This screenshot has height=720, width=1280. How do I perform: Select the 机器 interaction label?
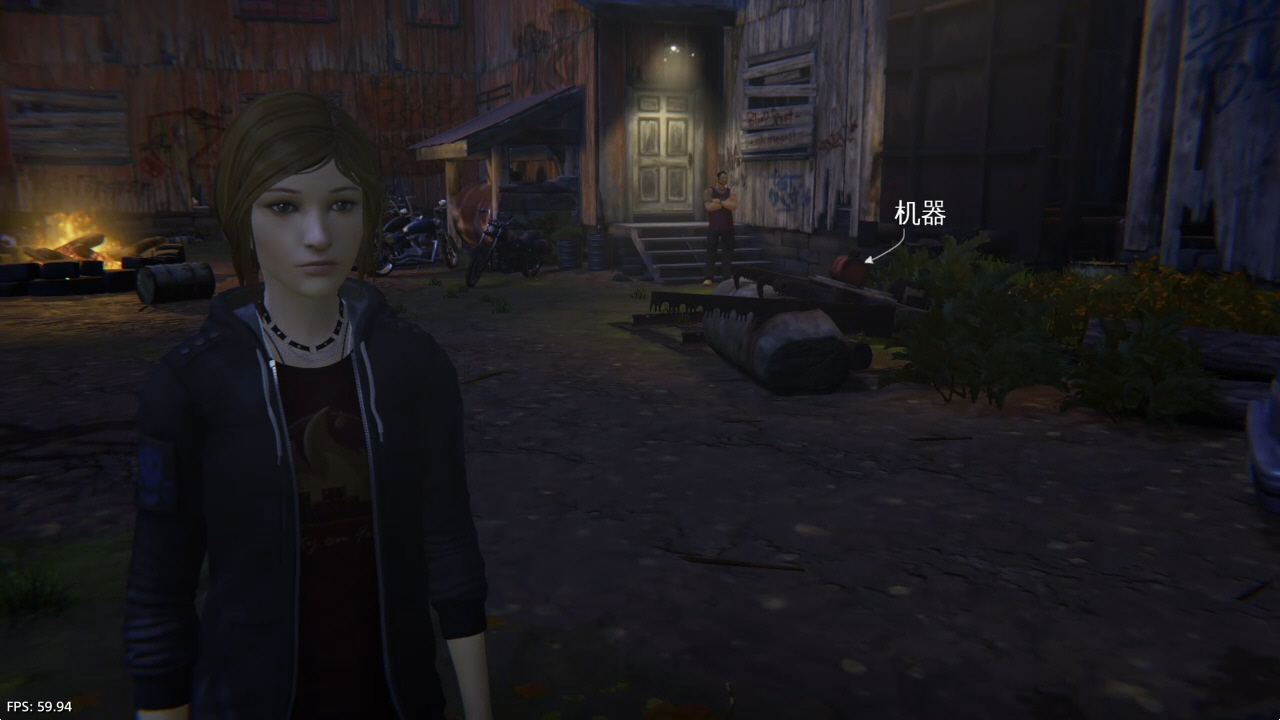[919, 214]
